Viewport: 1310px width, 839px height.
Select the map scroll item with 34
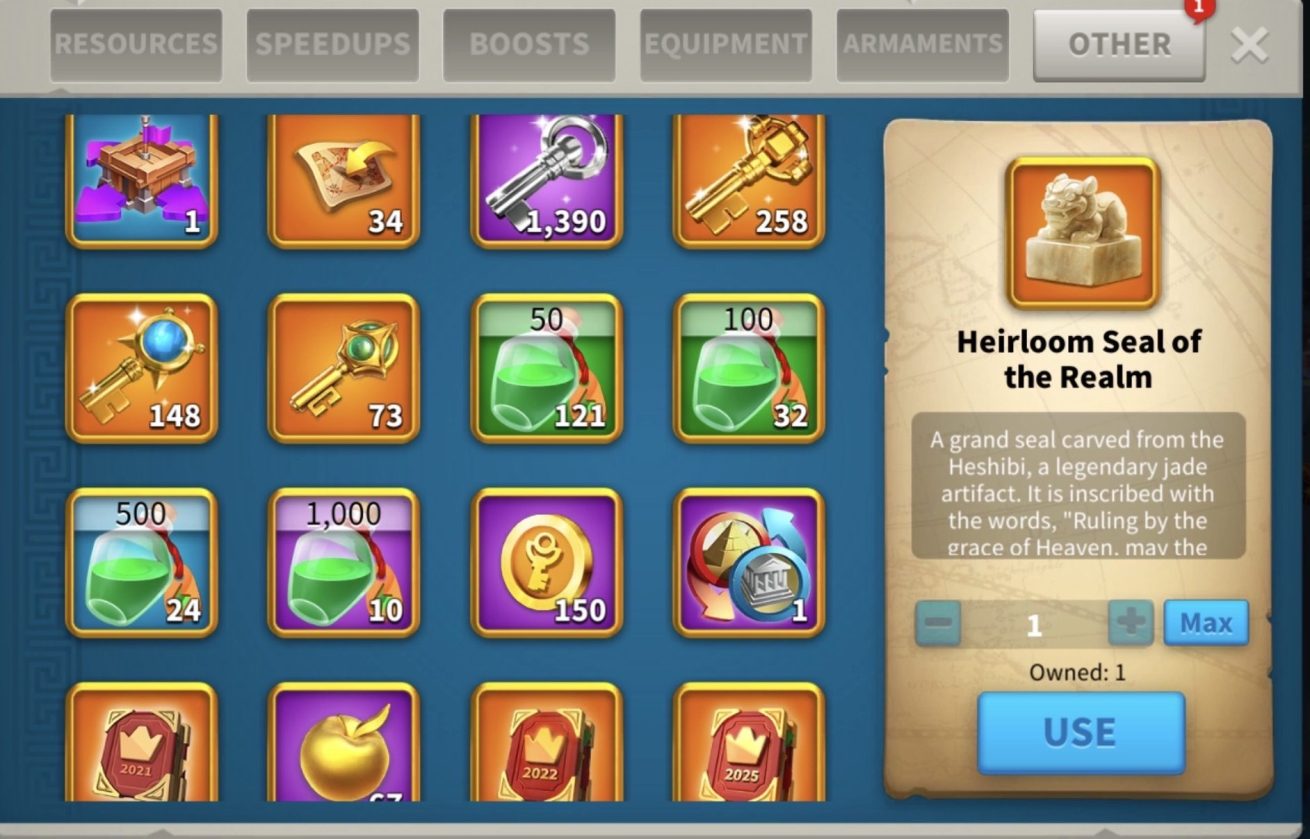click(x=344, y=180)
